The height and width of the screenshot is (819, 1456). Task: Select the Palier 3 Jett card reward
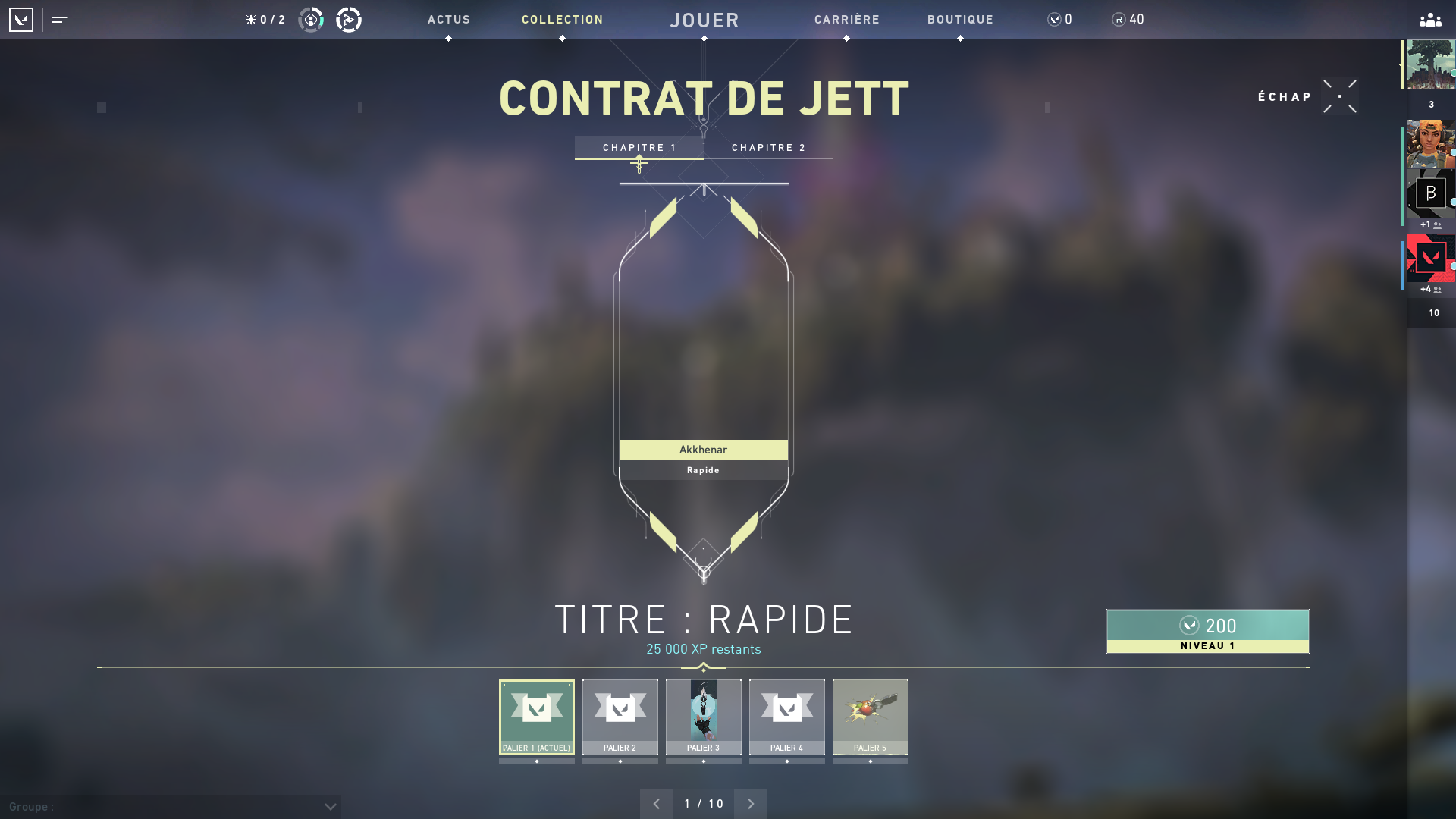(704, 717)
